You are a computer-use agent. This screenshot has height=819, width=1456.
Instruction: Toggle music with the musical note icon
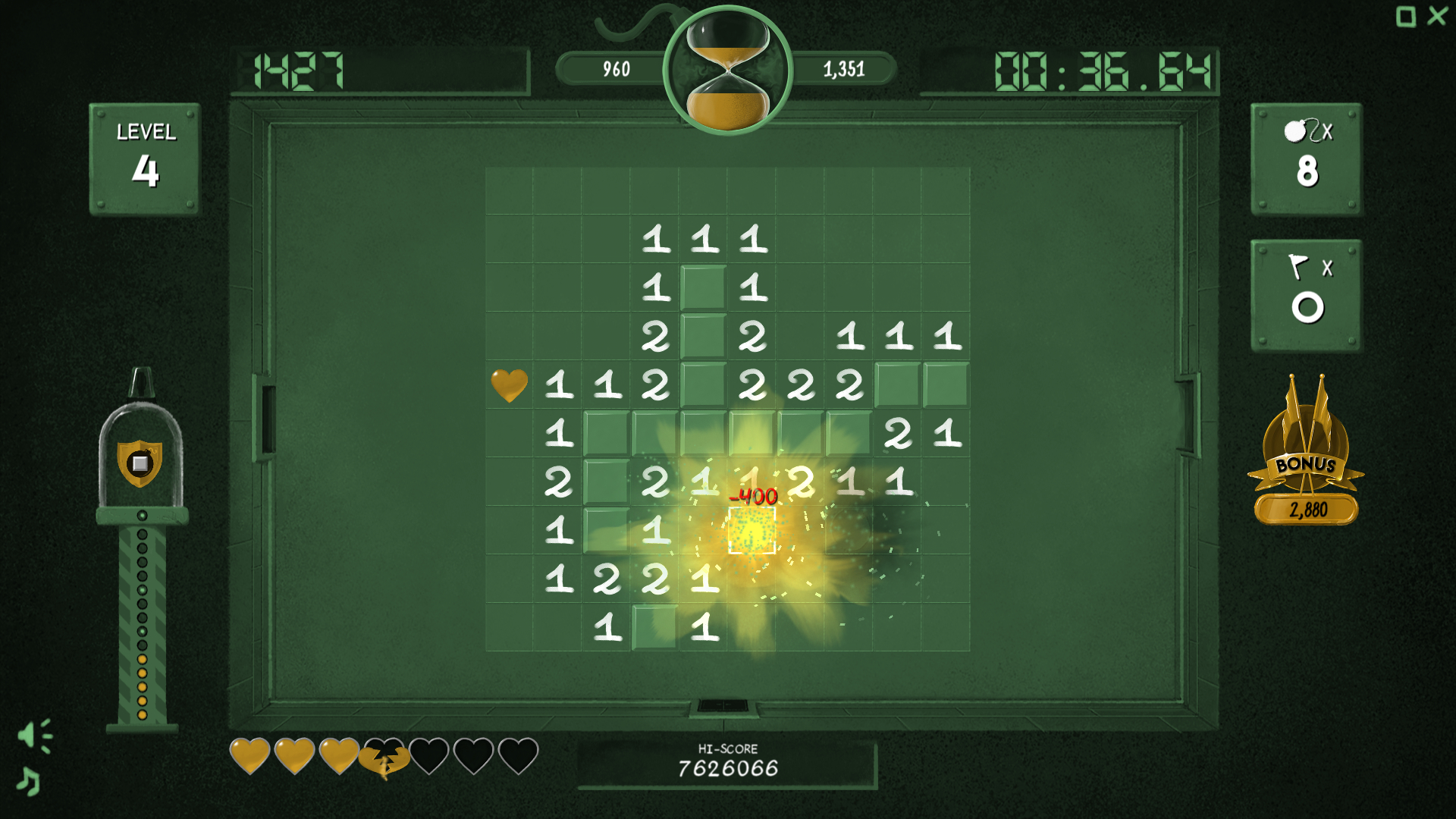click(29, 782)
